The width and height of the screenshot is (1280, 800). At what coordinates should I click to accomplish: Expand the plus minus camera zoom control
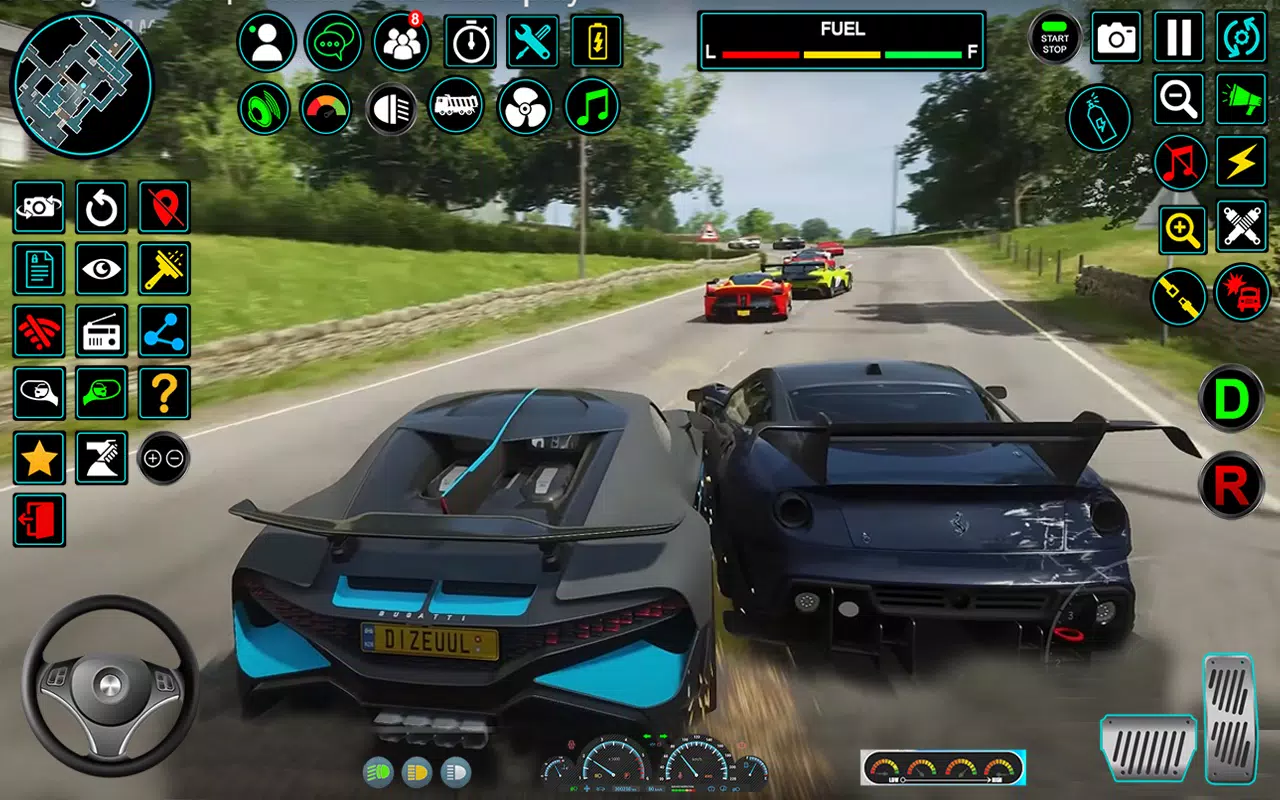point(164,458)
